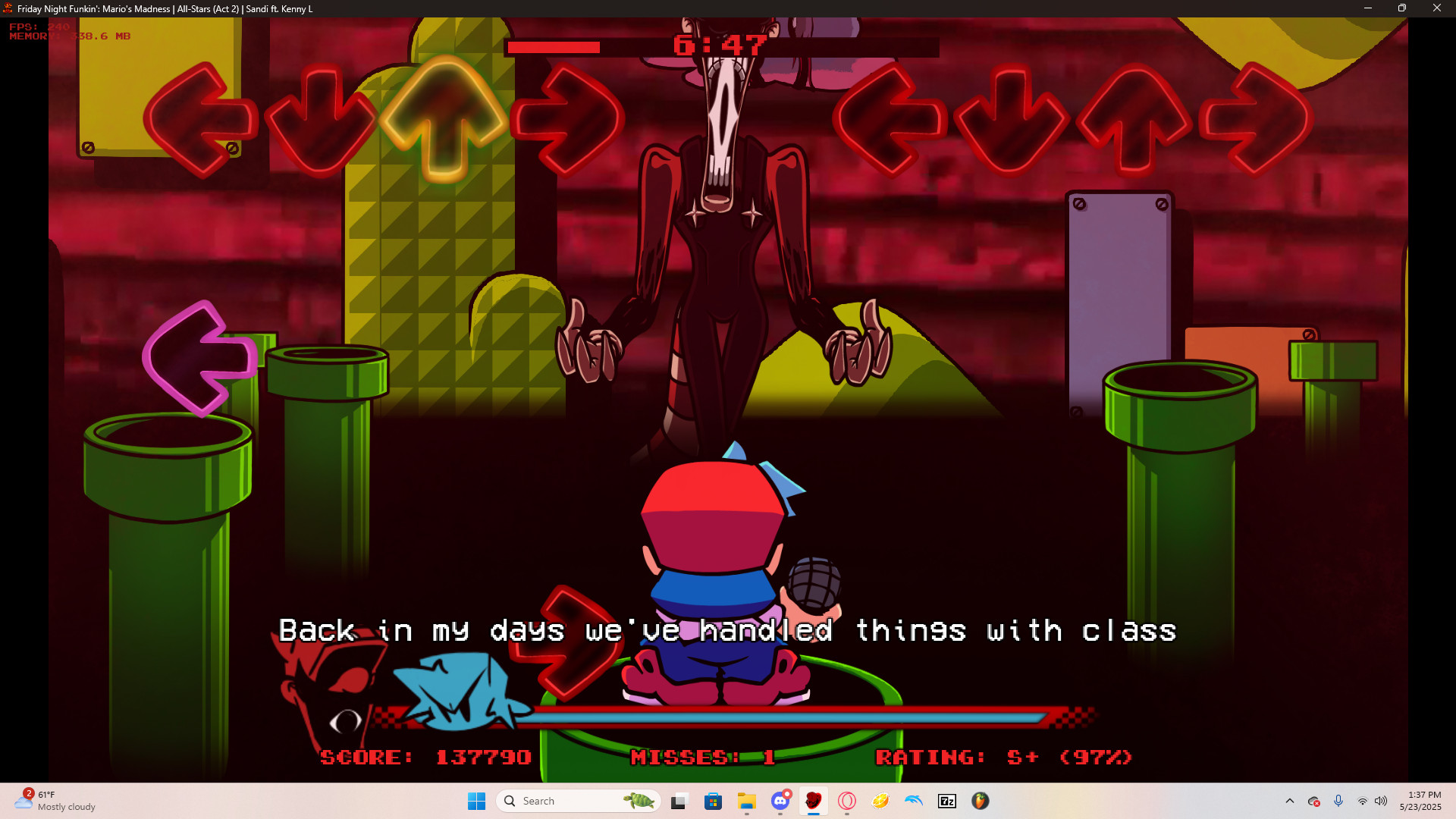Launch FL Studio from the taskbar
The height and width of the screenshot is (819, 1456).
(980, 802)
